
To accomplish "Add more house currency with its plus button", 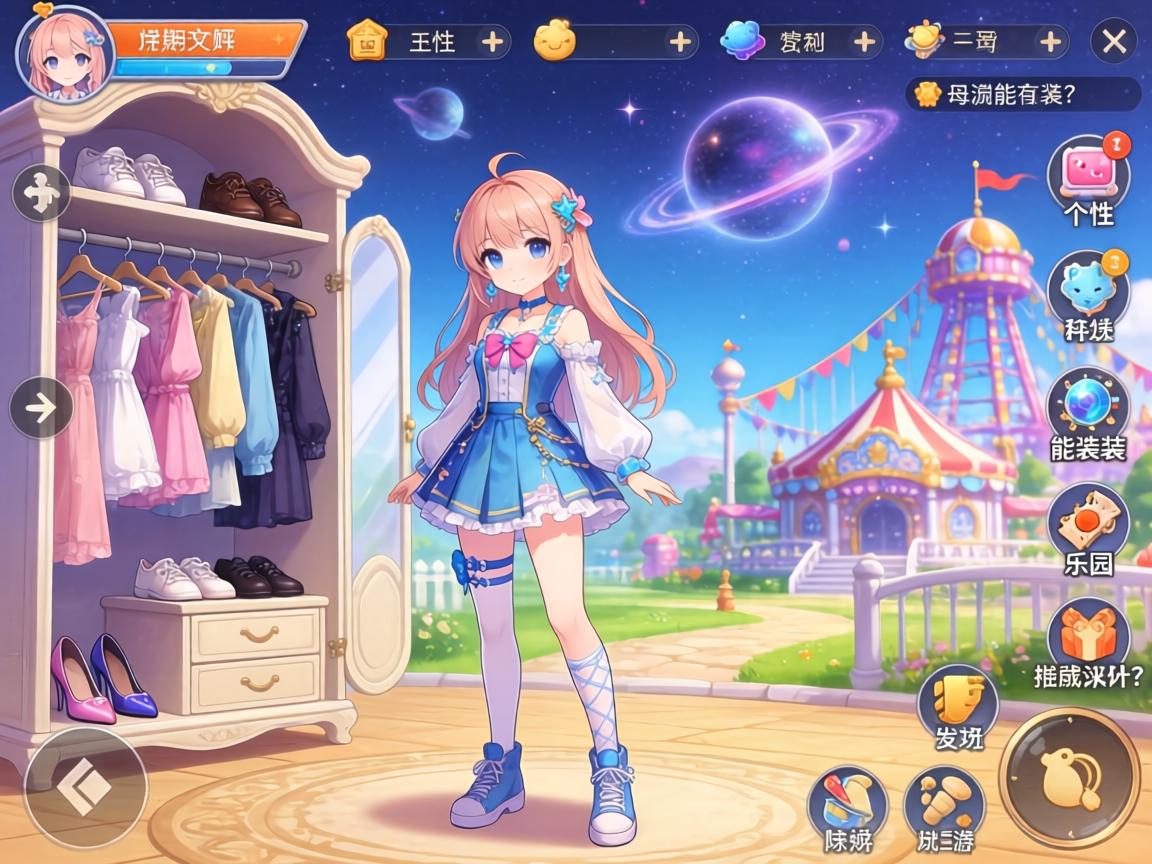I will point(492,42).
